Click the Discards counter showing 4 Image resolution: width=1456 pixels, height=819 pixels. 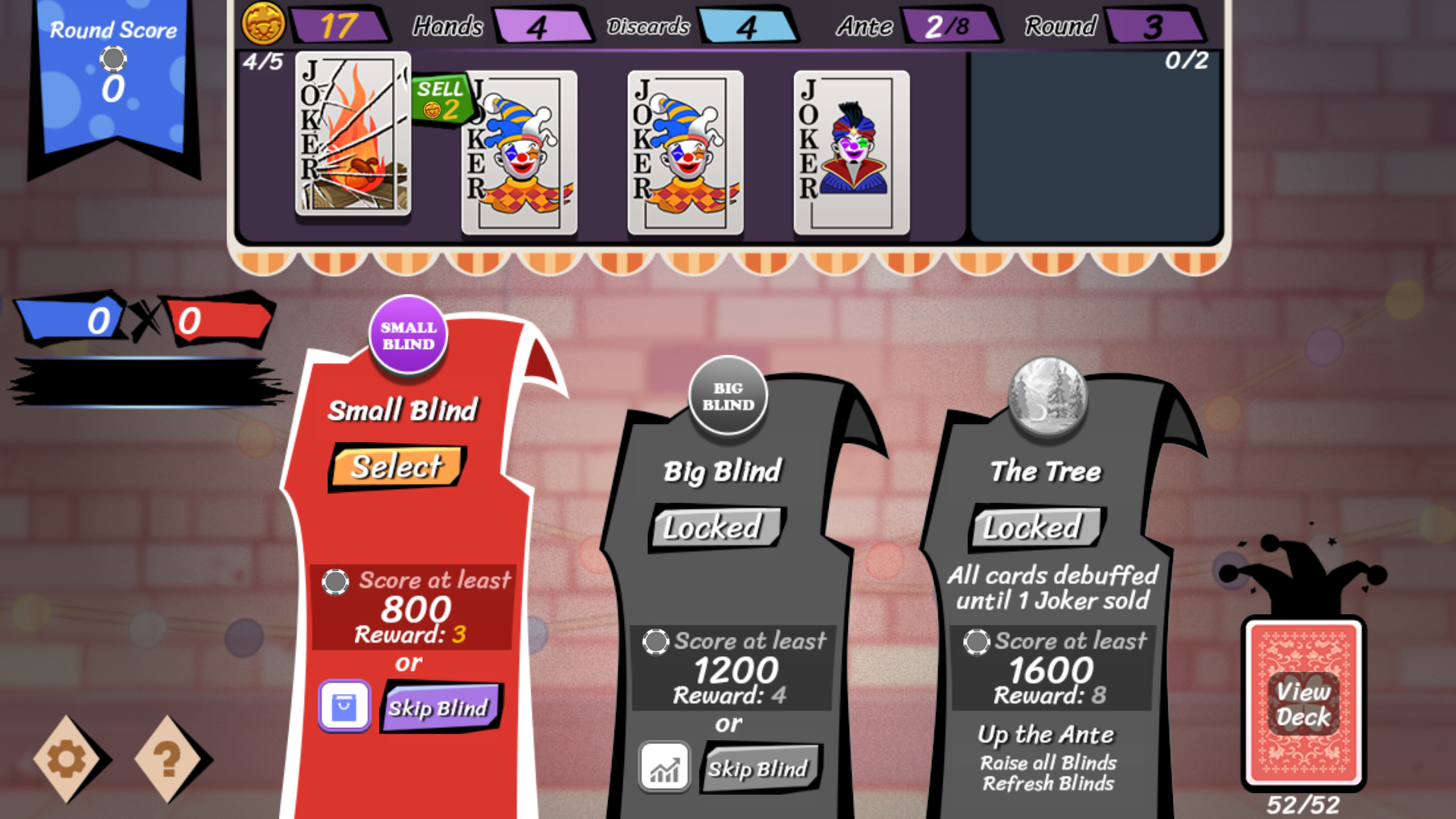click(749, 25)
